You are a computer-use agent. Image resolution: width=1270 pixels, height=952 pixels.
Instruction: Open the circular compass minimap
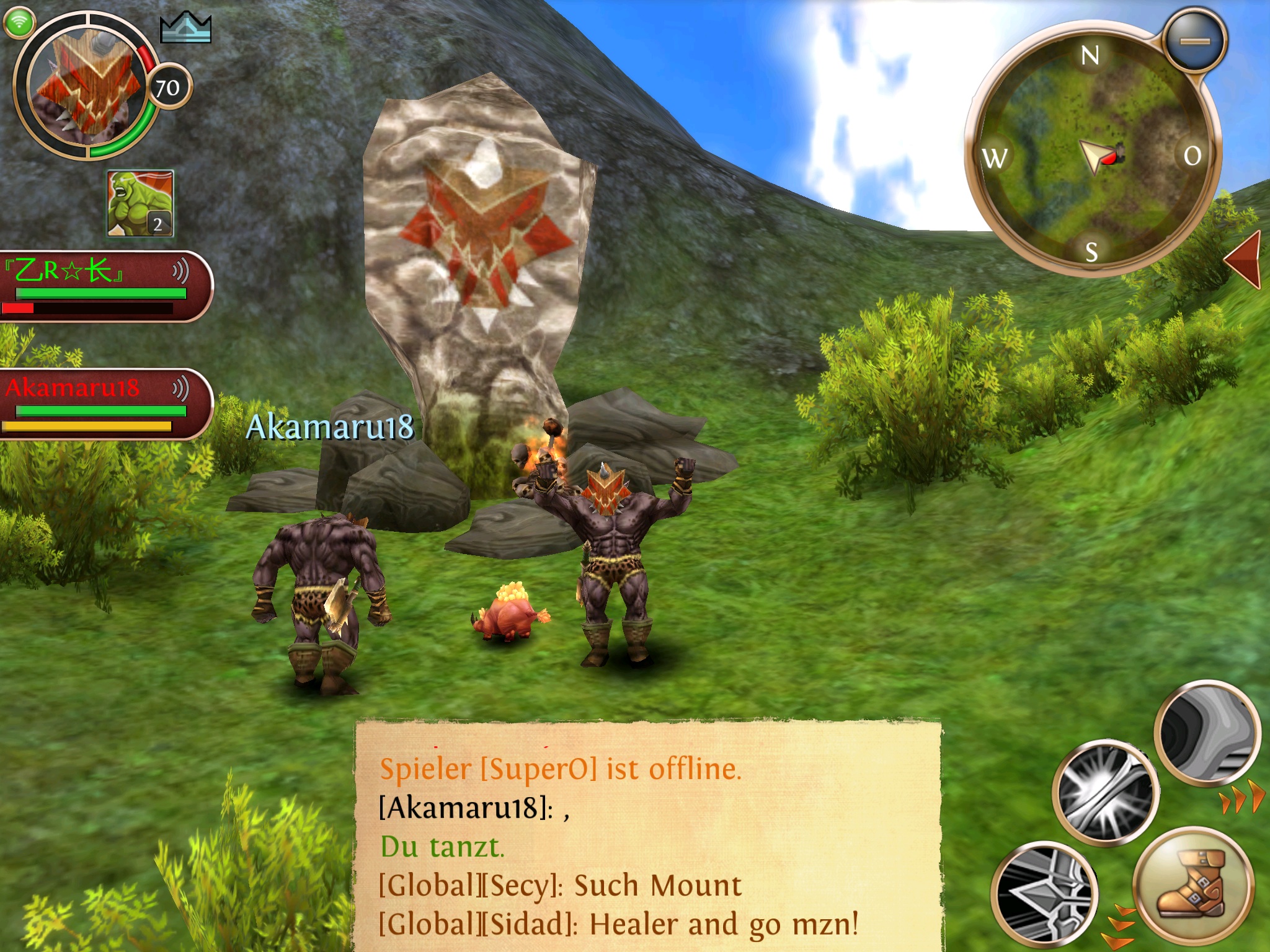(1091, 152)
